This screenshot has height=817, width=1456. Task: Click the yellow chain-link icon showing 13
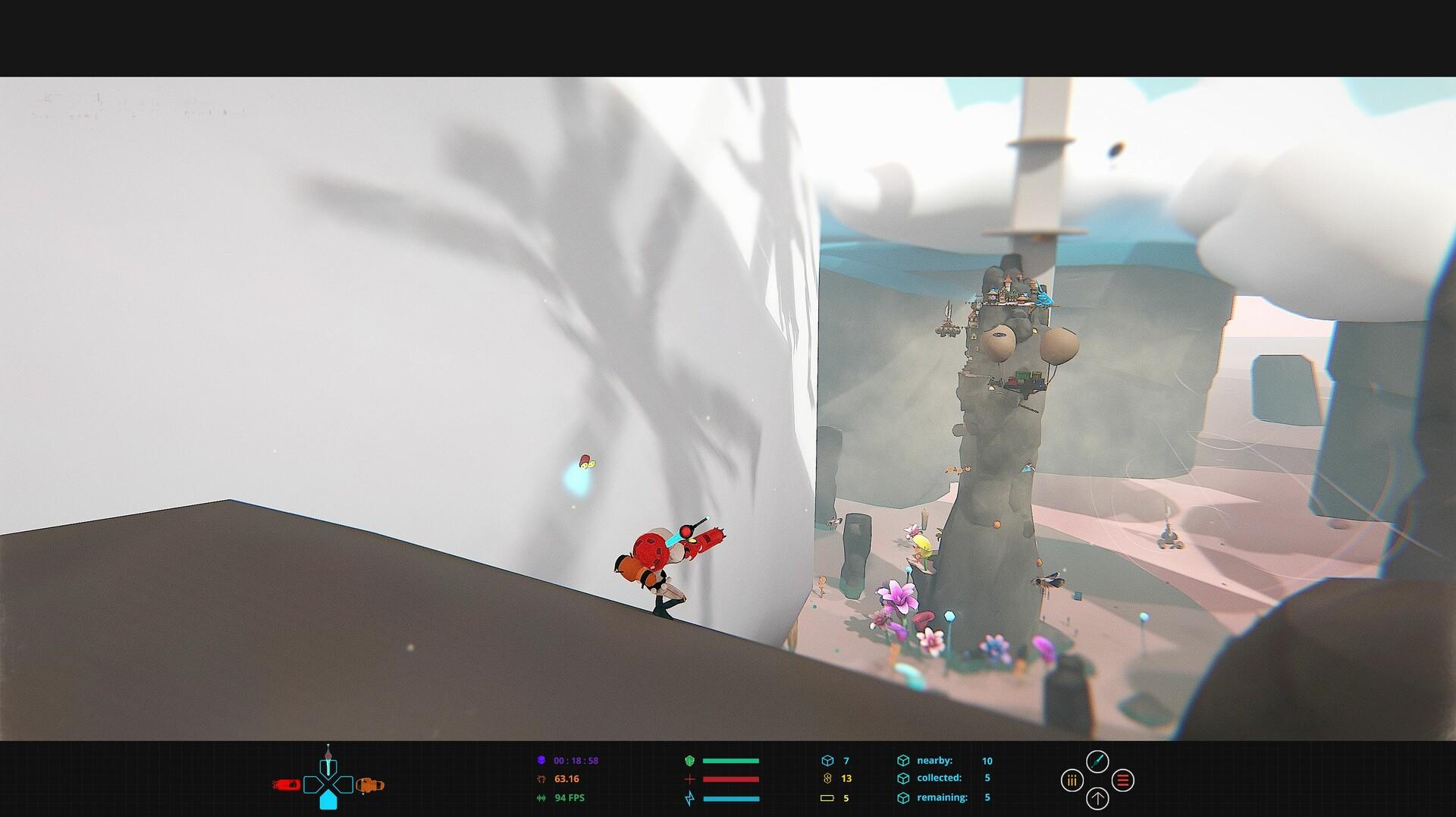(x=827, y=778)
